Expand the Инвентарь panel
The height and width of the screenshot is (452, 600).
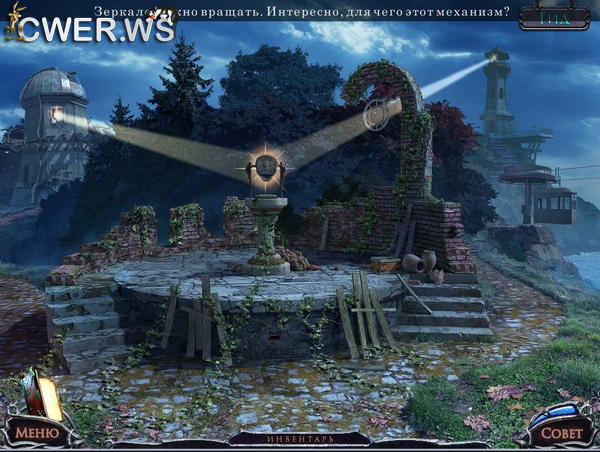pyautogui.click(x=299, y=439)
